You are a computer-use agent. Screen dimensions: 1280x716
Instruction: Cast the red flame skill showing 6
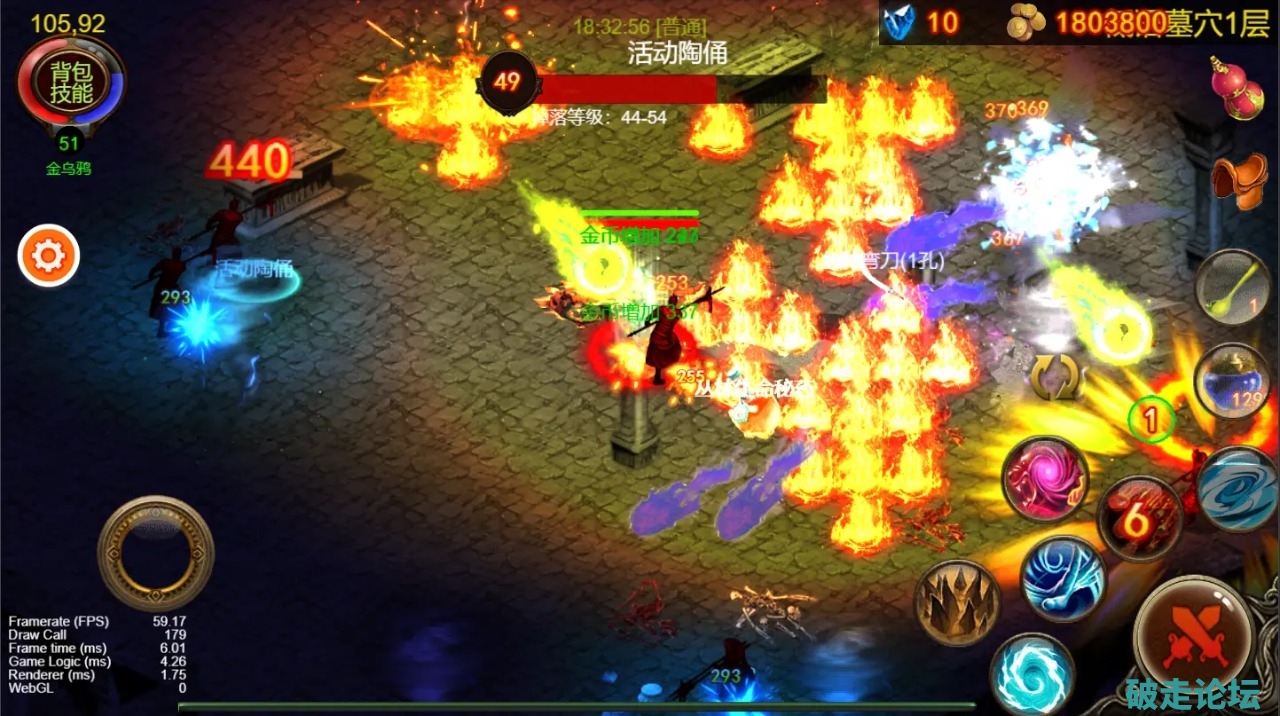[1140, 517]
